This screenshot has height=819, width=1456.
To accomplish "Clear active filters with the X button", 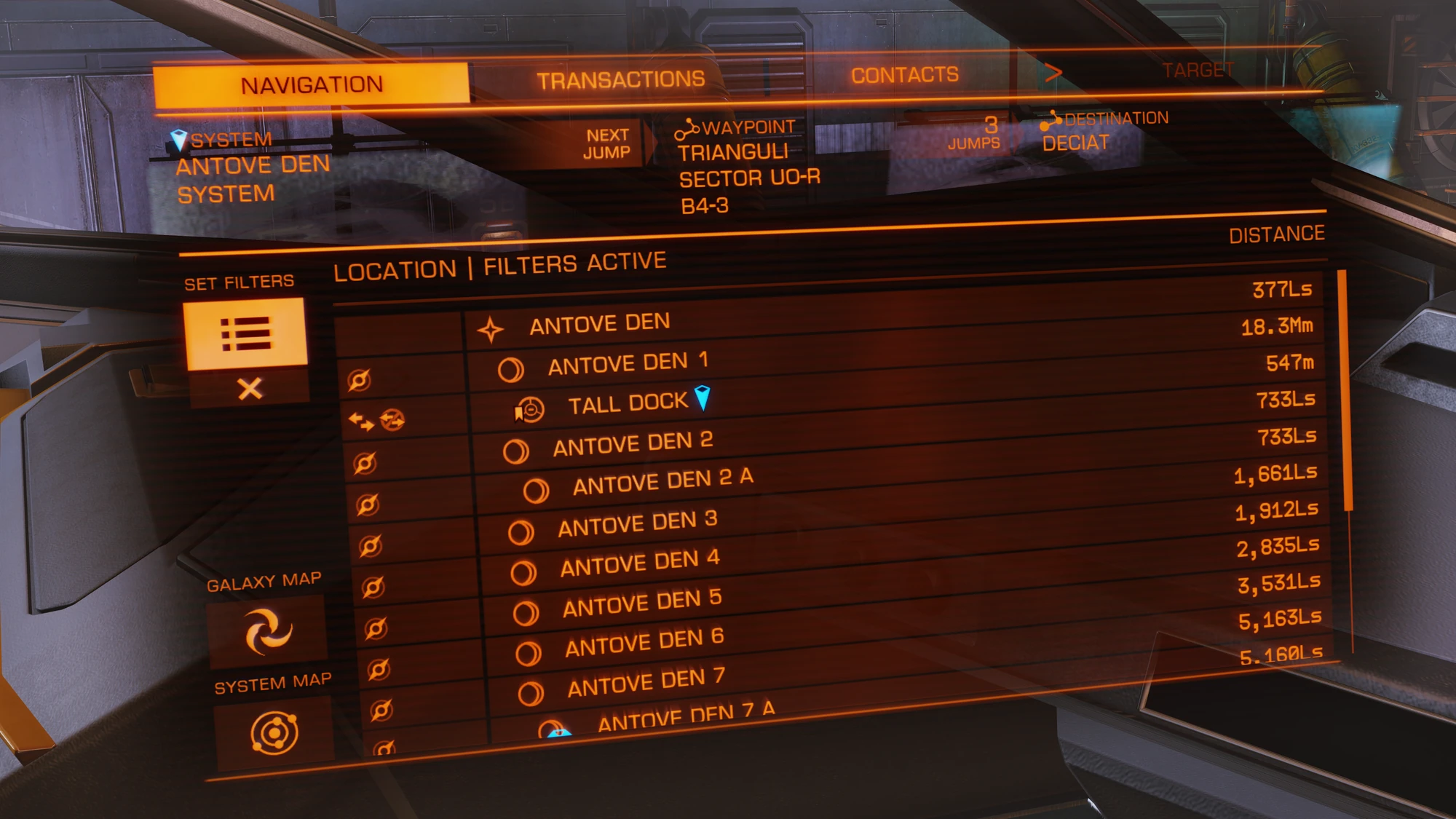I will [x=250, y=388].
